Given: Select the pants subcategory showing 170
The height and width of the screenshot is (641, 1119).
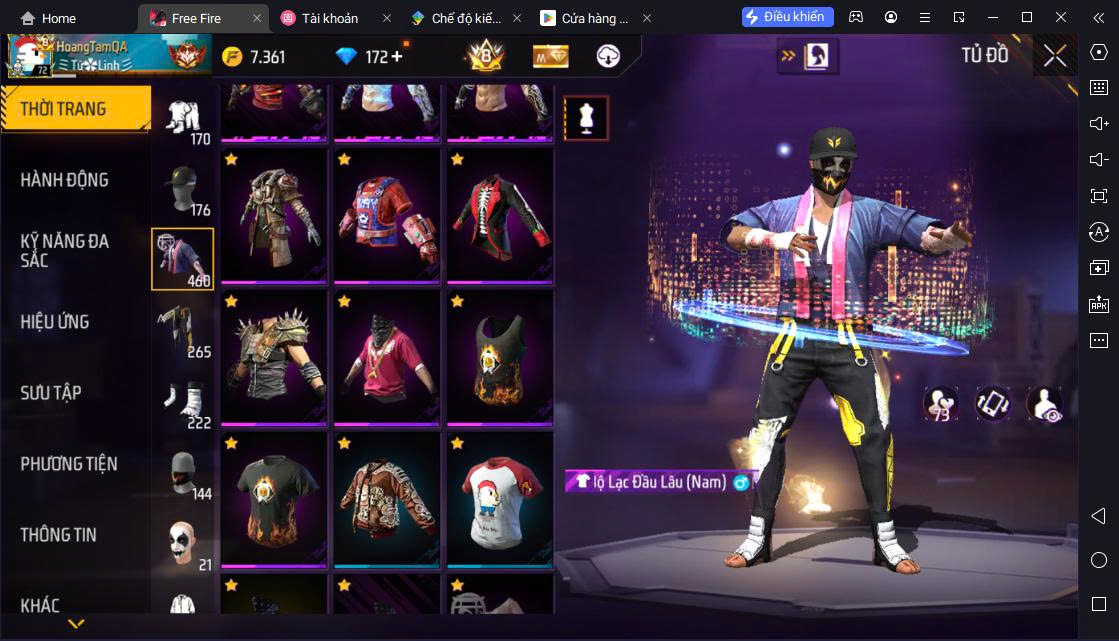Looking at the screenshot, I should (x=183, y=118).
